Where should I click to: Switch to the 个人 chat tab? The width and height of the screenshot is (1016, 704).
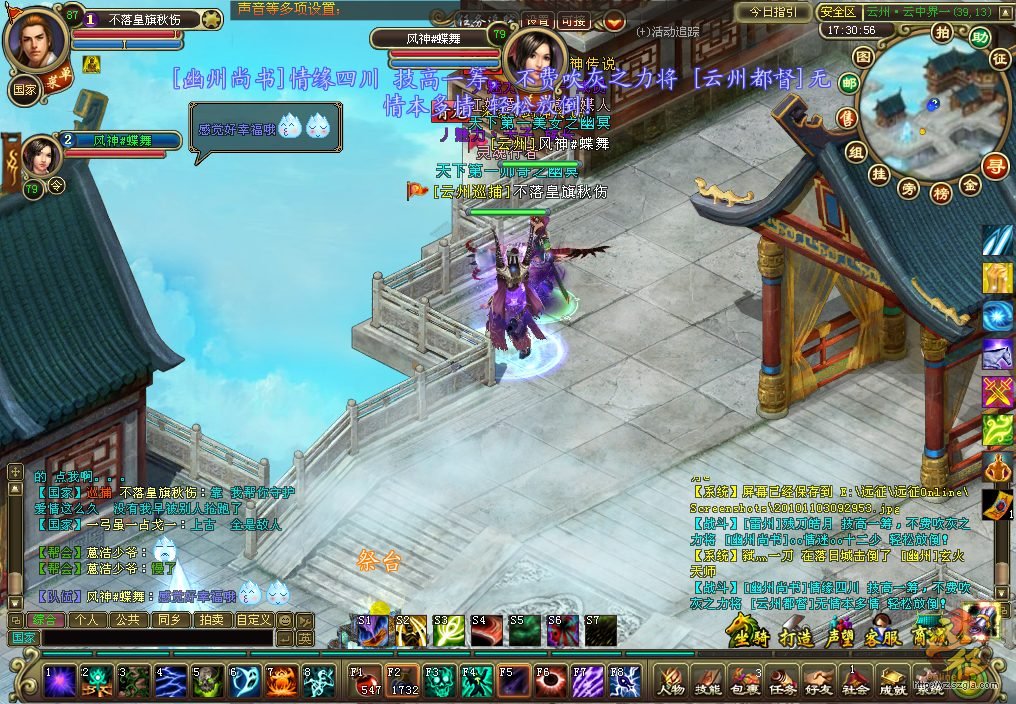click(x=87, y=620)
